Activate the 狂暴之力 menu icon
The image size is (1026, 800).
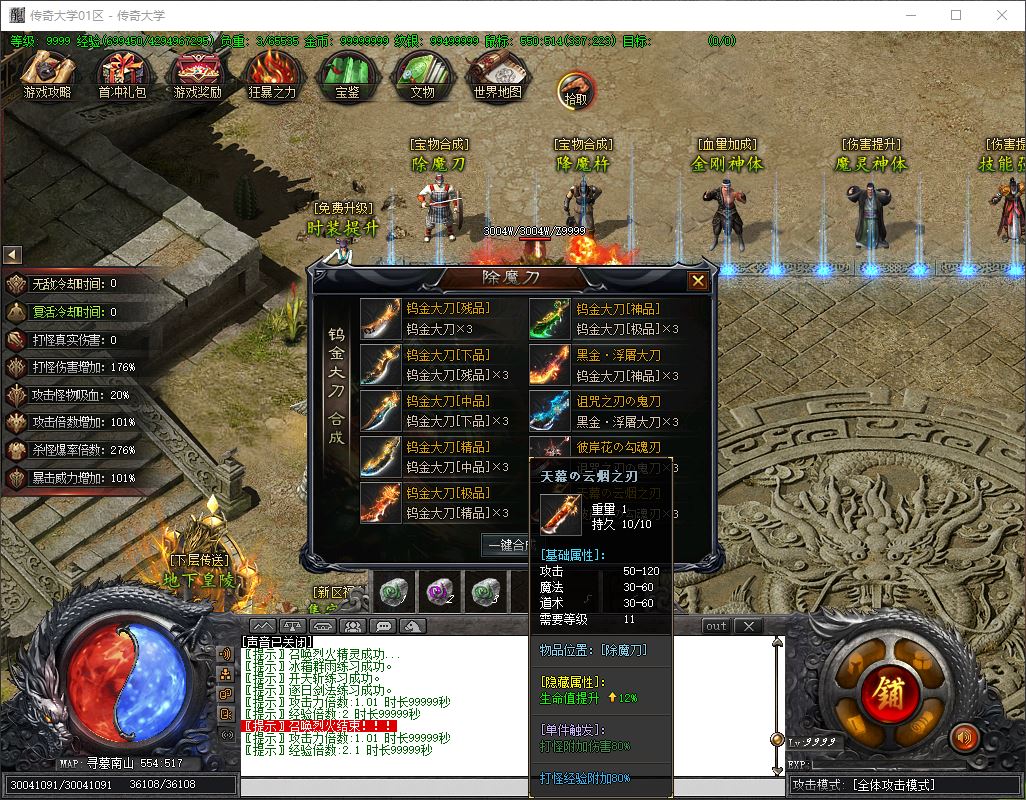click(x=272, y=75)
